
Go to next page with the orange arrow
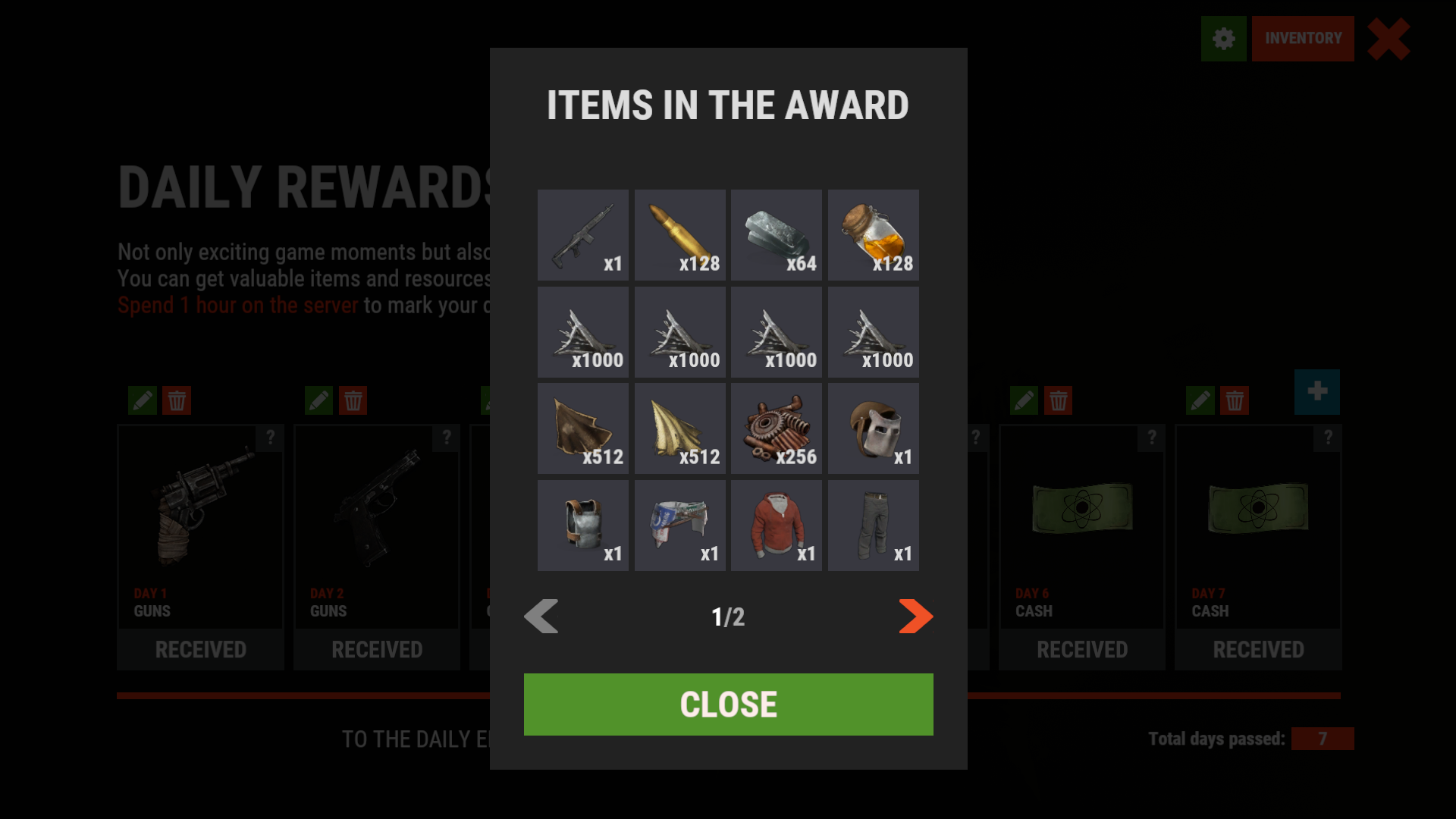[x=915, y=617]
